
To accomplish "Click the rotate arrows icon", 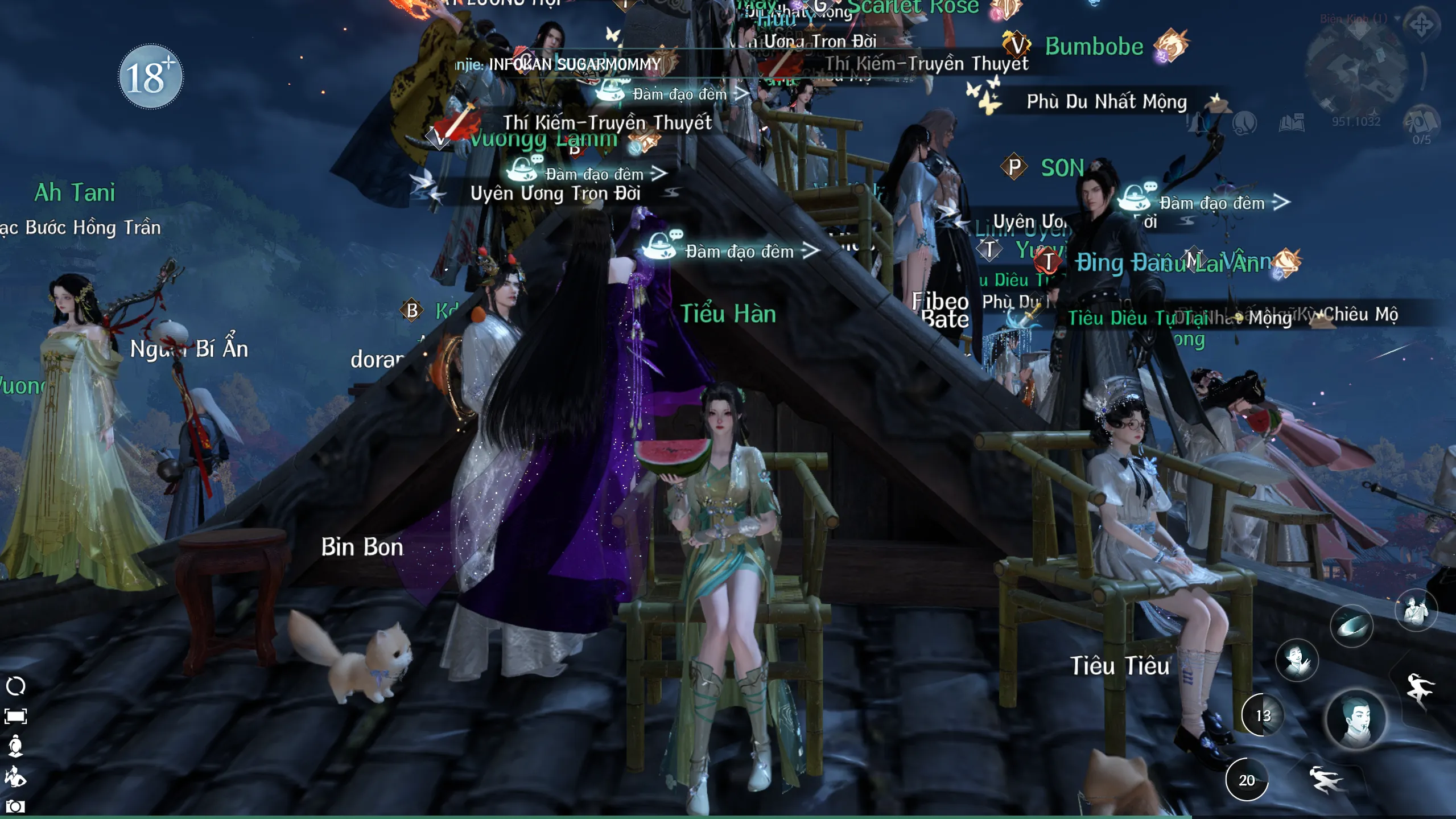I will (15, 686).
